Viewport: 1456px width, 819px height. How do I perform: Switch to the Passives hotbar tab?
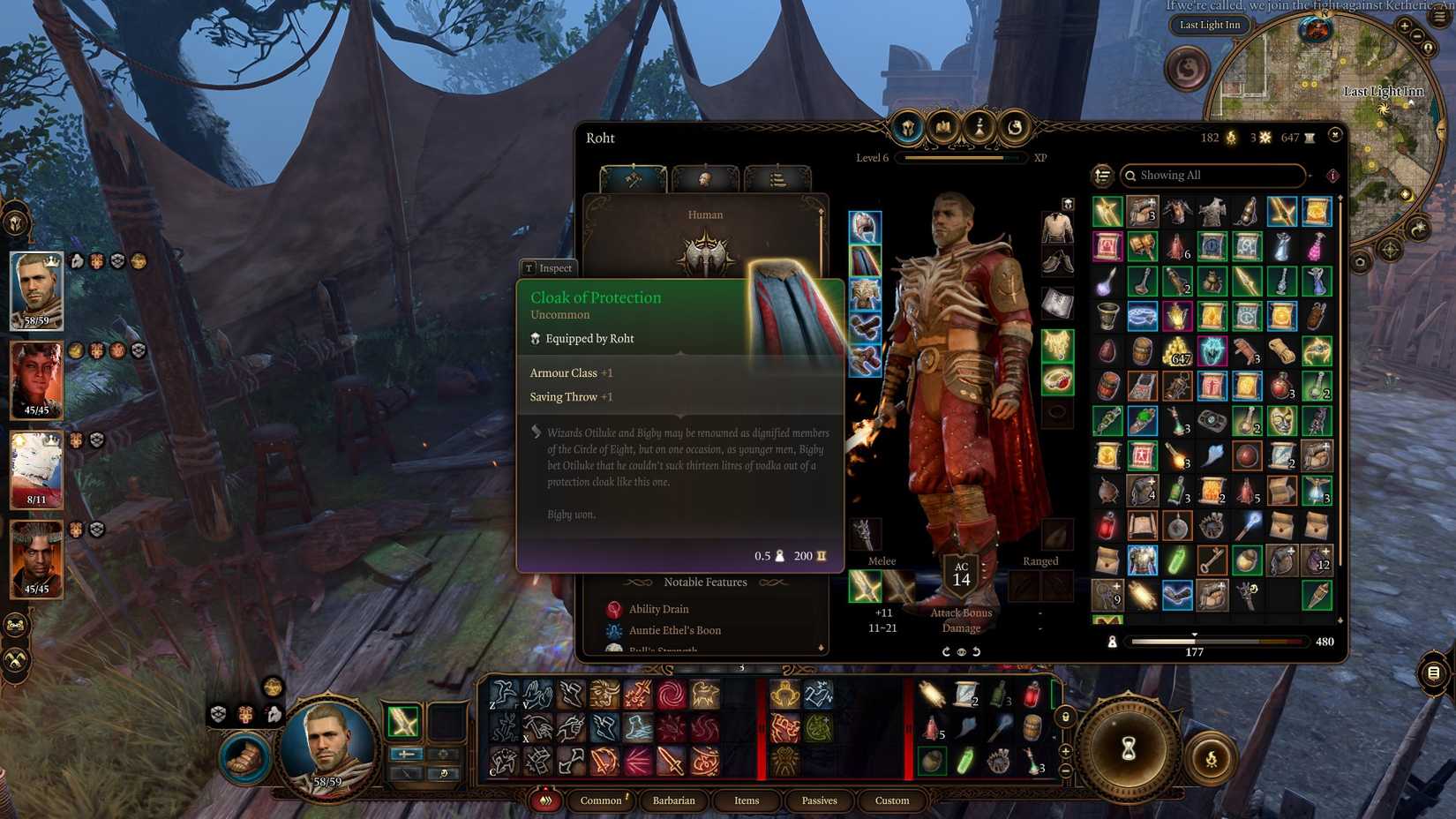pos(820,800)
